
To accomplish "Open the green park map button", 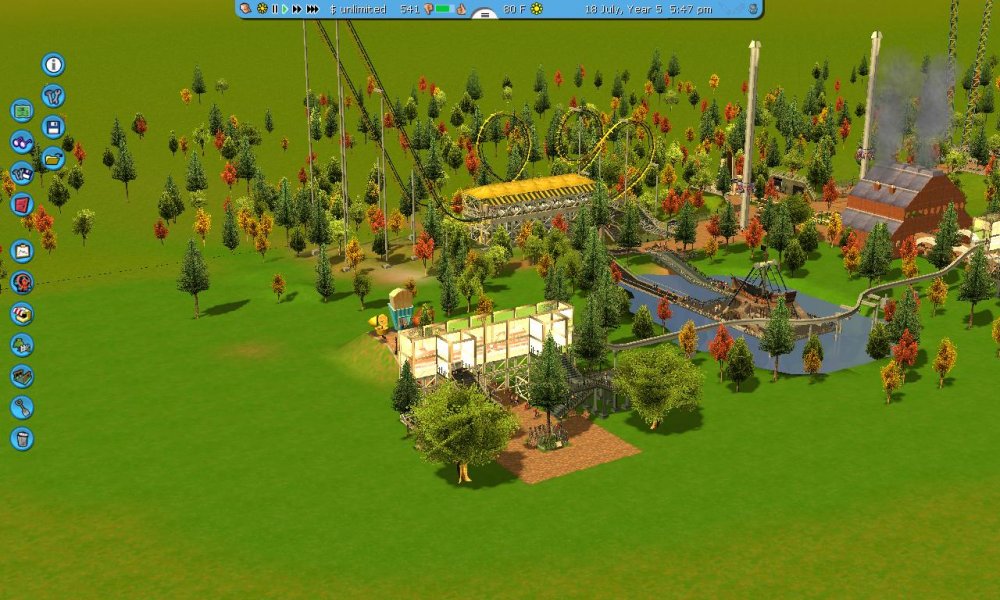I will (22, 111).
